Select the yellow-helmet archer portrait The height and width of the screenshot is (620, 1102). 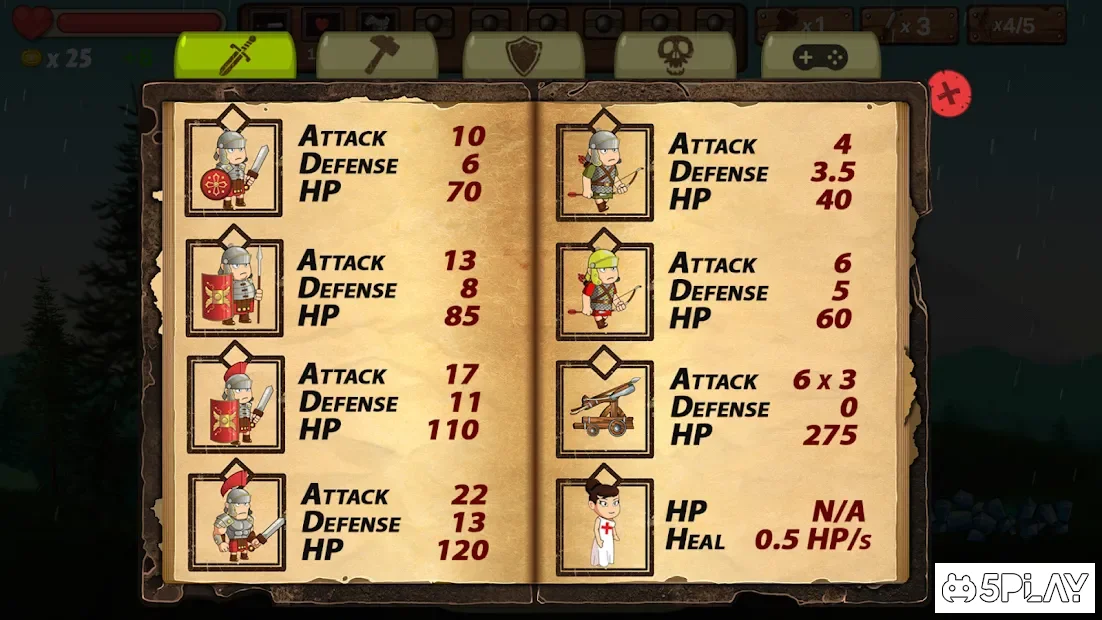pyautogui.click(x=604, y=291)
